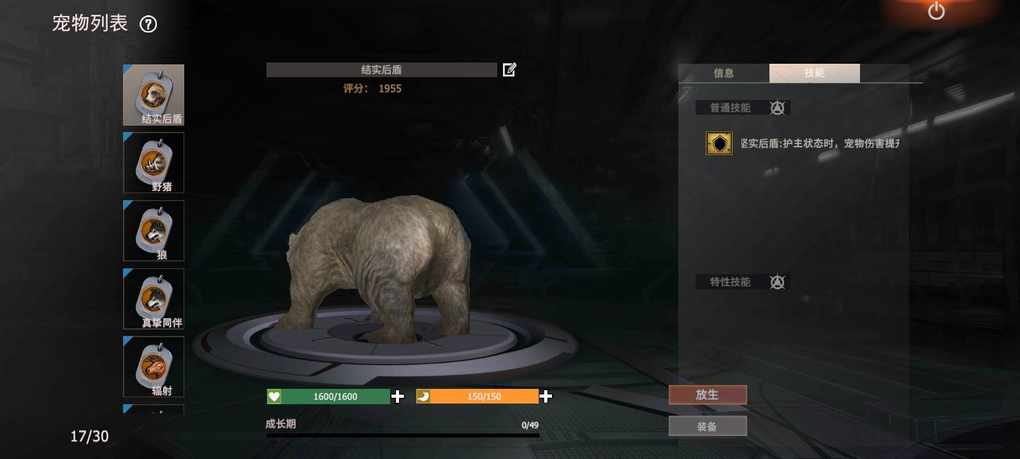Choose the 狼 pet tag

pyautogui.click(x=153, y=230)
